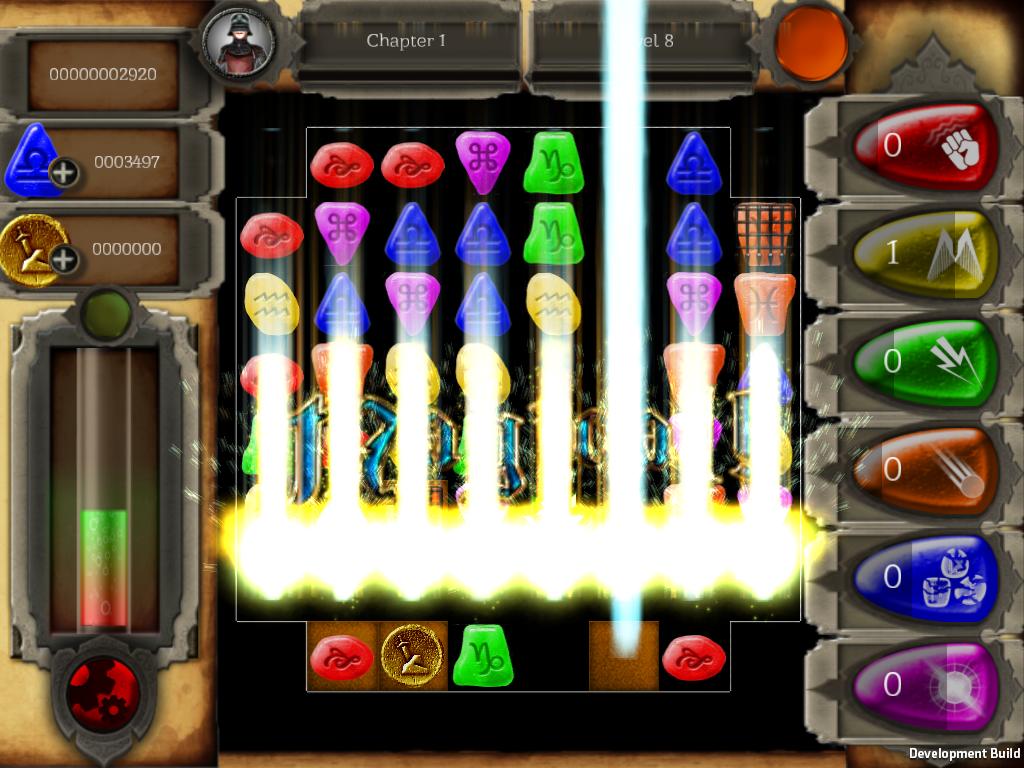Select the green Capricorn gem beside the coin
This screenshot has width=1024, height=768.
click(483, 656)
